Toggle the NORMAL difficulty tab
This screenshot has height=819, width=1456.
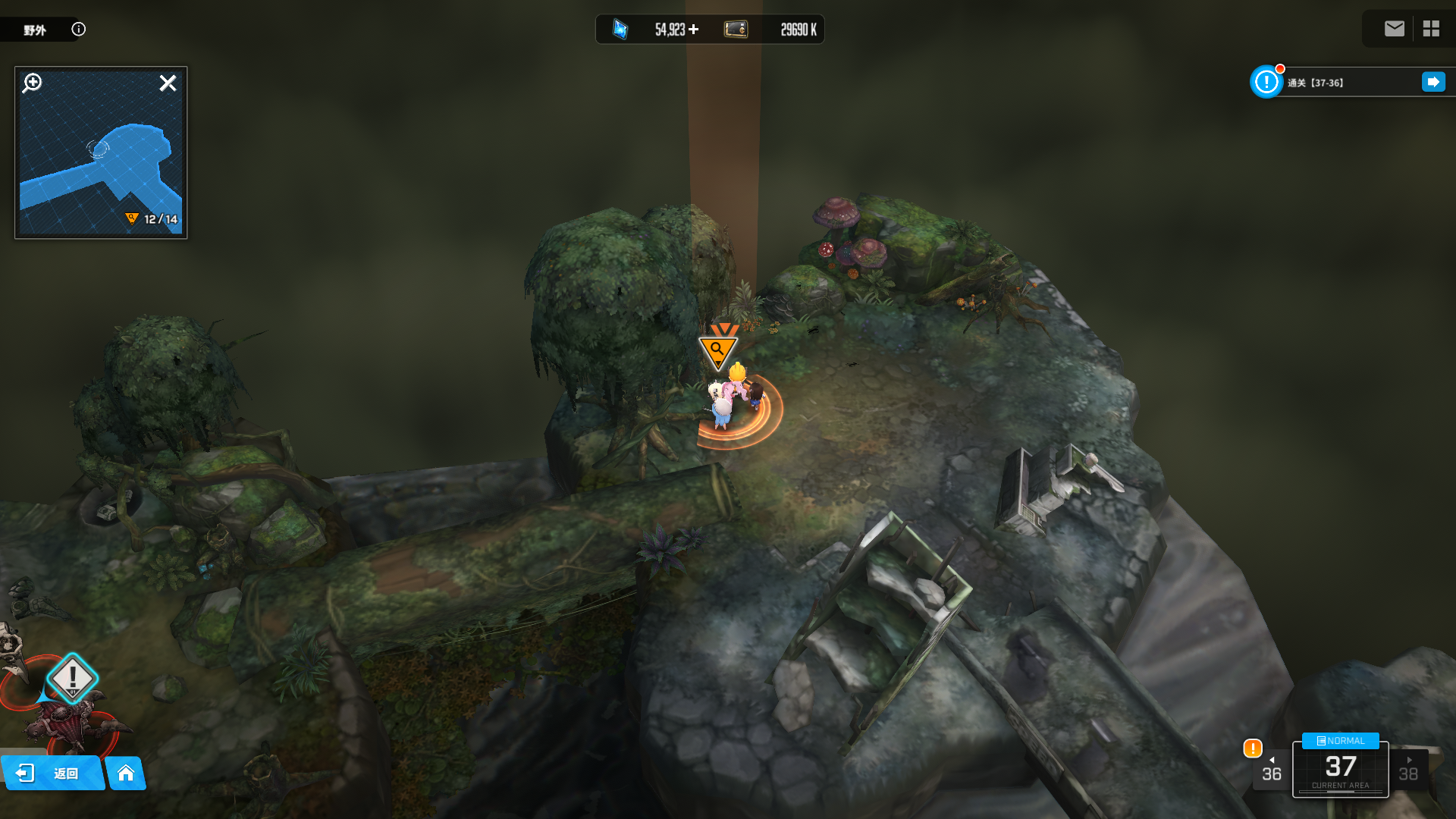coord(1340,741)
